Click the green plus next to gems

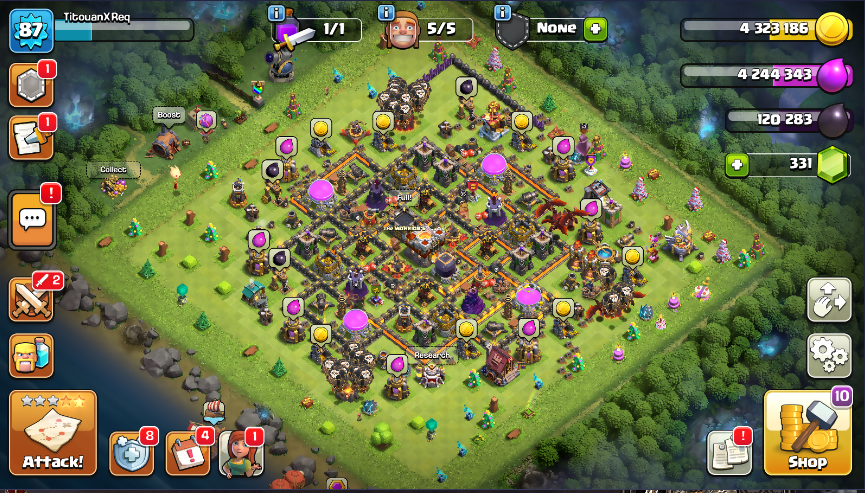[x=737, y=164]
